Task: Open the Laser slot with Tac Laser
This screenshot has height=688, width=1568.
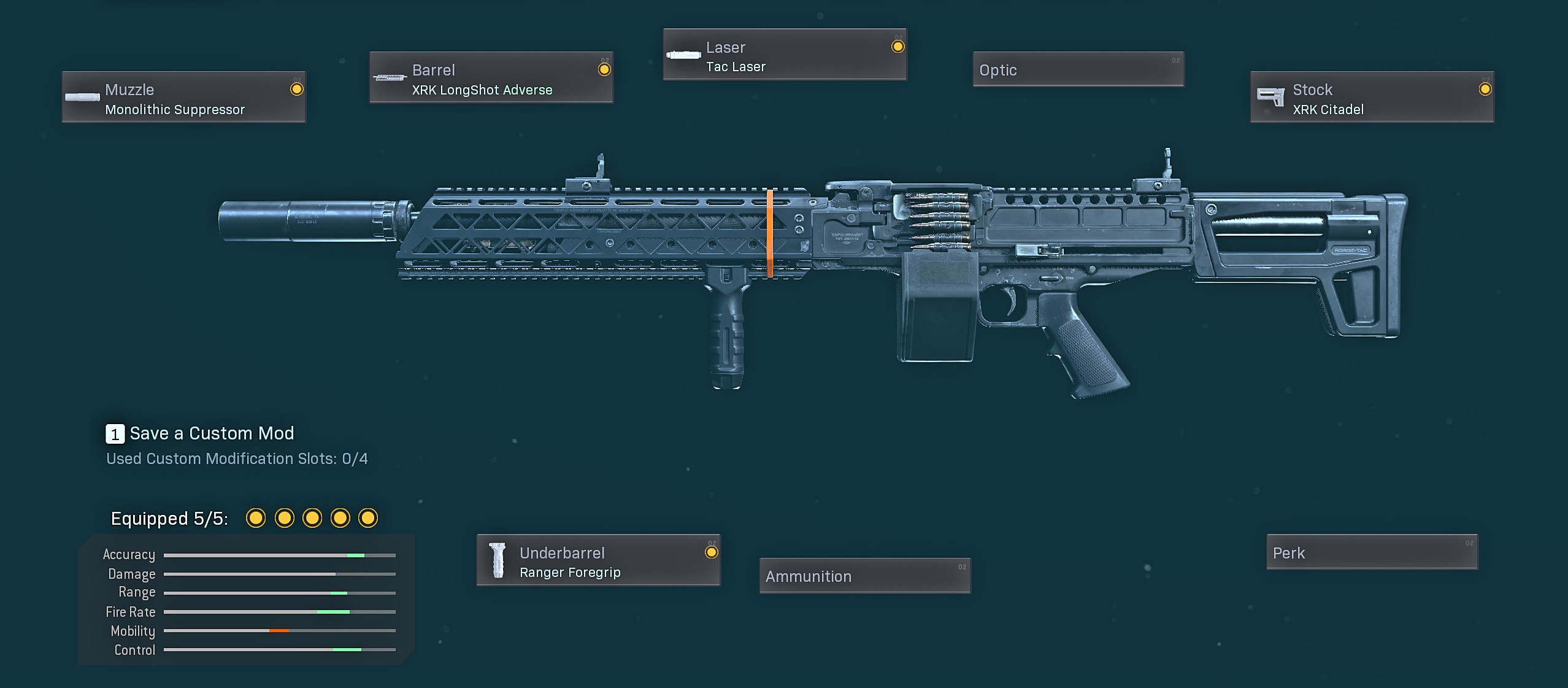Action: 785,55
